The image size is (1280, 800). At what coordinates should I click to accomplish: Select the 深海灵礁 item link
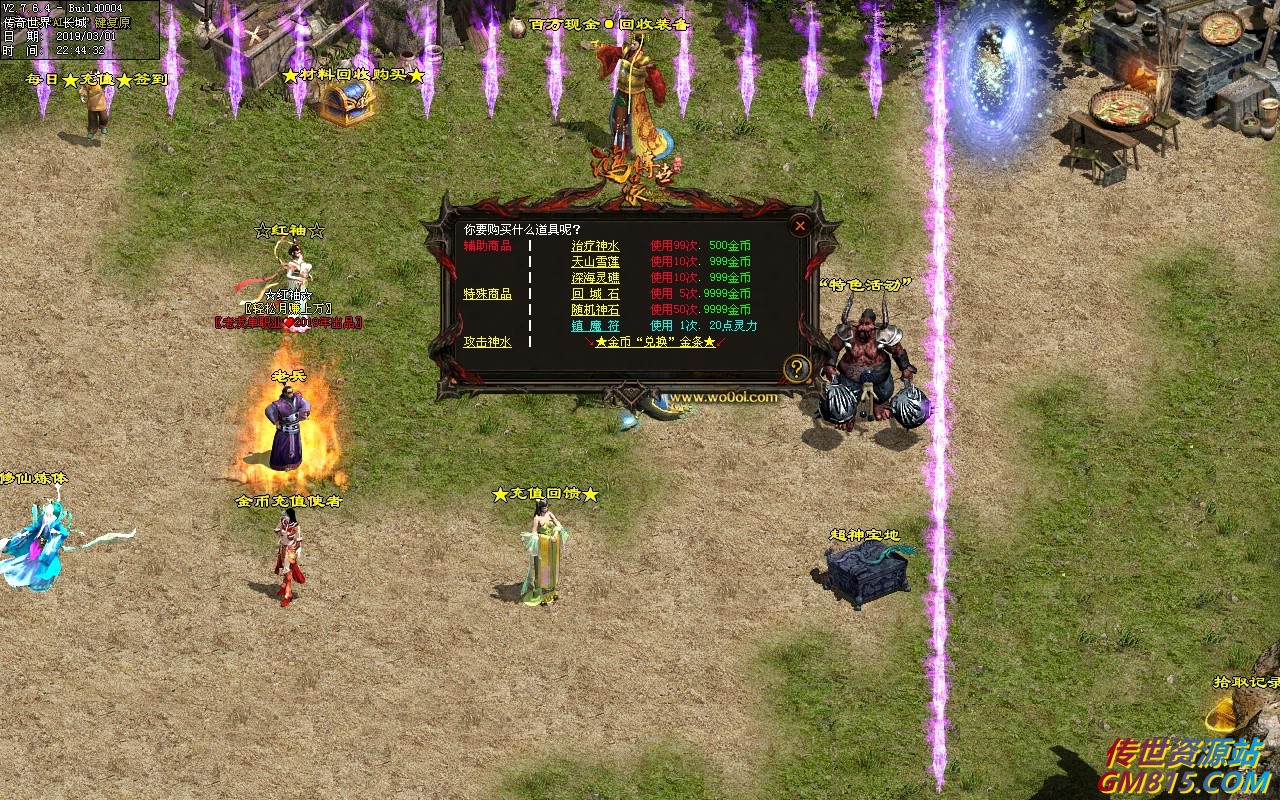pyautogui.click(x=595, y=278)
